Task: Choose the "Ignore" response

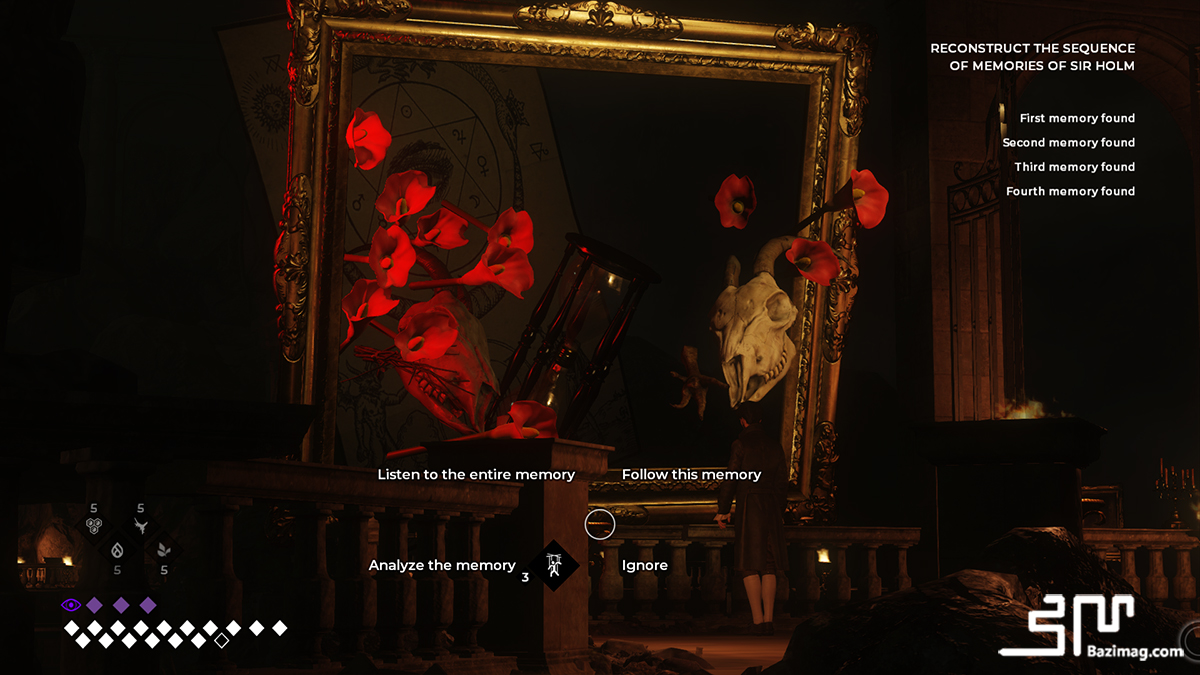Action: (645, 565)
